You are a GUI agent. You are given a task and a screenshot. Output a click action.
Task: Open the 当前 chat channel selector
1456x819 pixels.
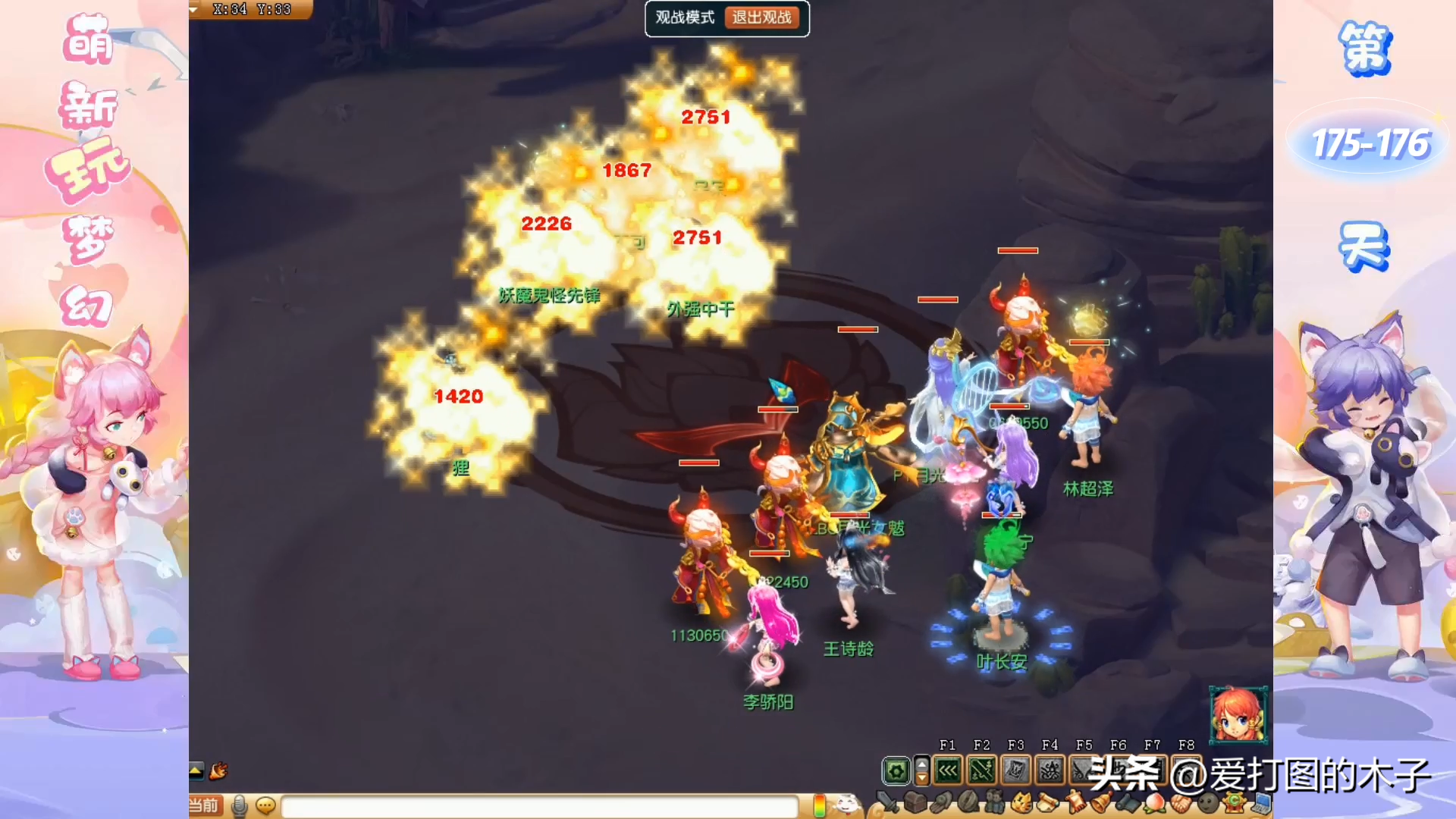pos(203,805)
